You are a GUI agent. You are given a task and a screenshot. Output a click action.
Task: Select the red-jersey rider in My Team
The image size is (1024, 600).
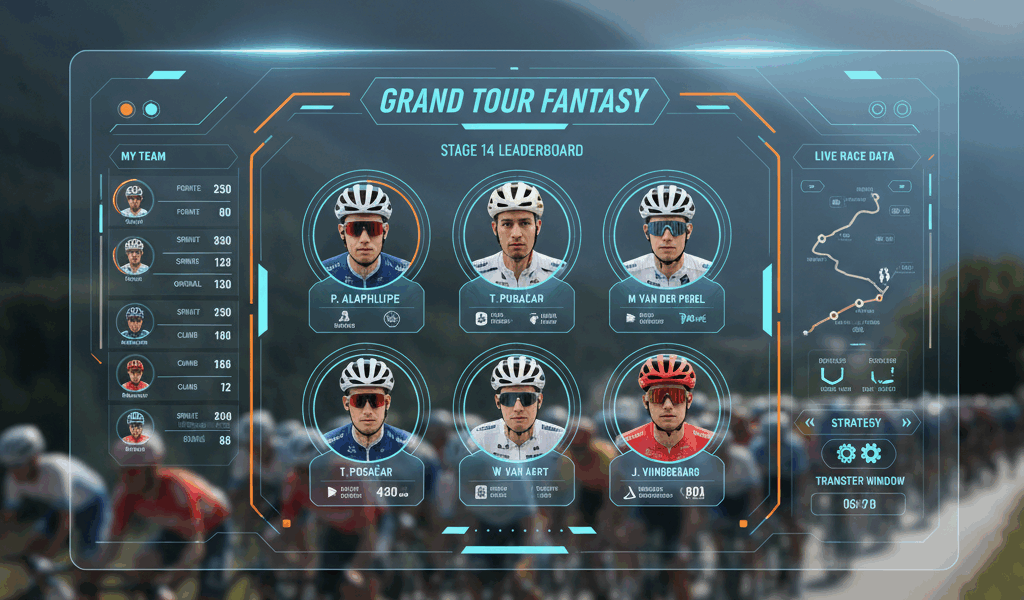[134, 375]
